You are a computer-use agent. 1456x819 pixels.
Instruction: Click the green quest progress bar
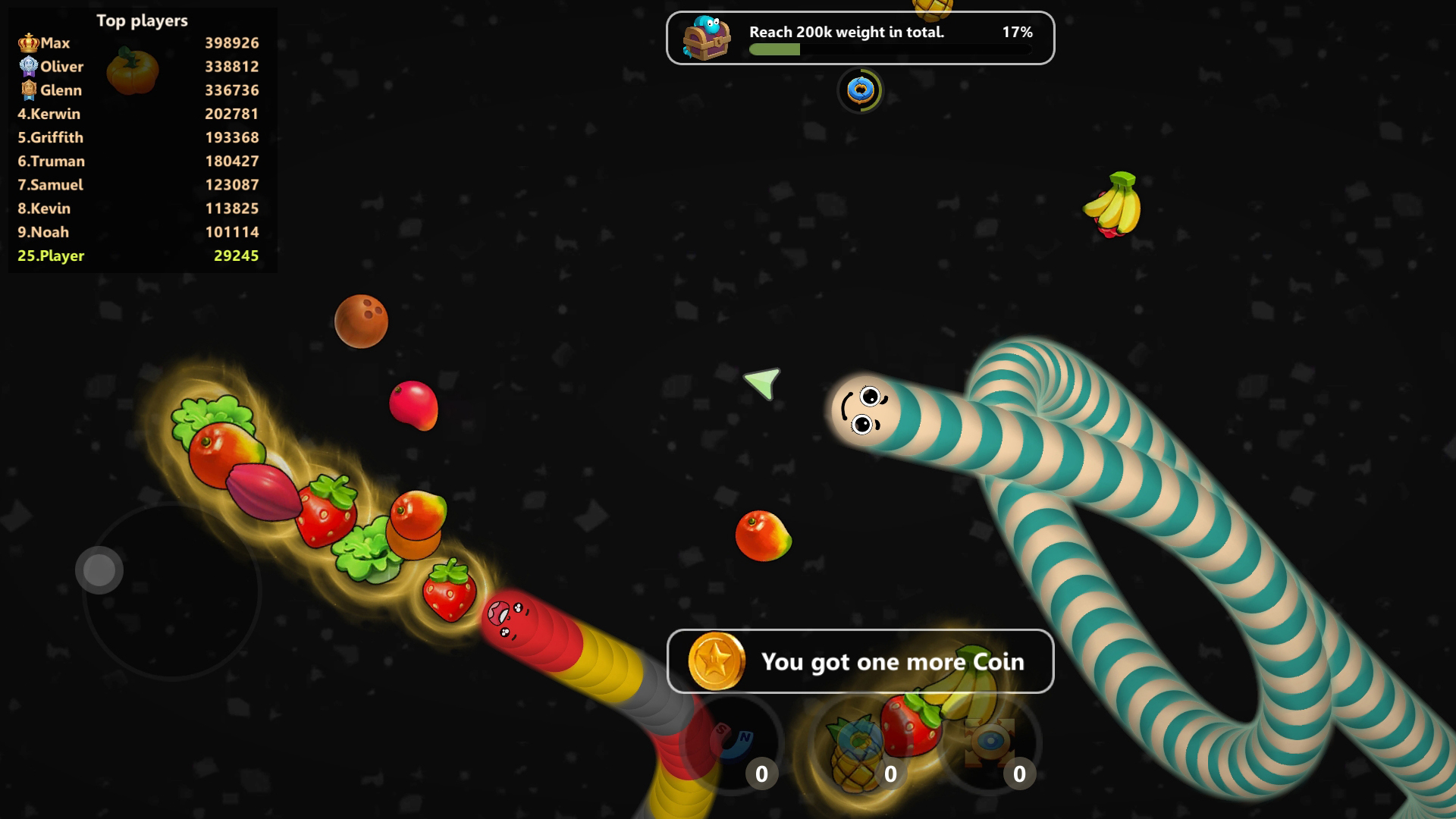pyautogui.click(x=774, y=49)
